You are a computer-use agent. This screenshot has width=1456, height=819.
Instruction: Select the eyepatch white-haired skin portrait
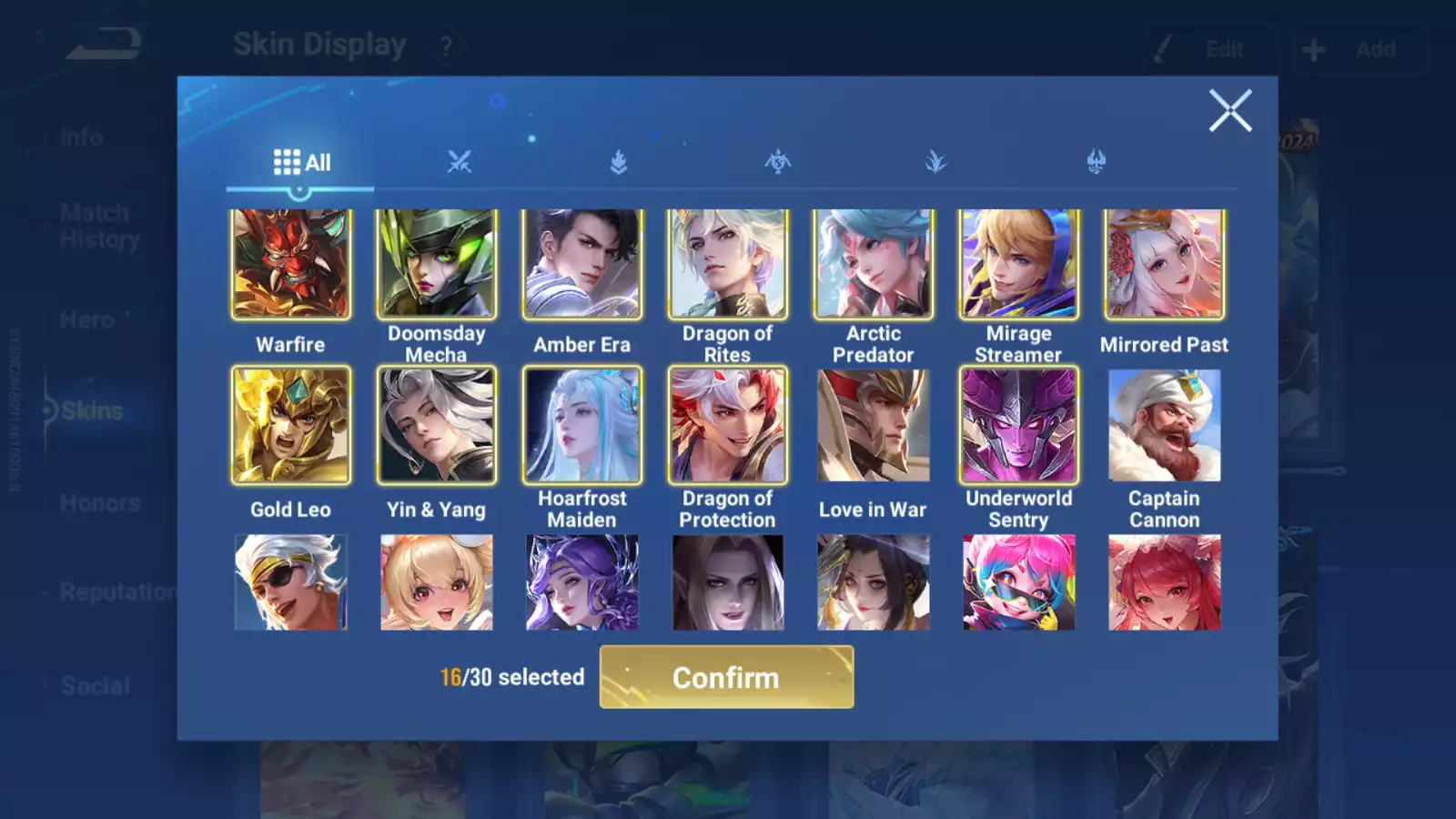tap(290, 582)
